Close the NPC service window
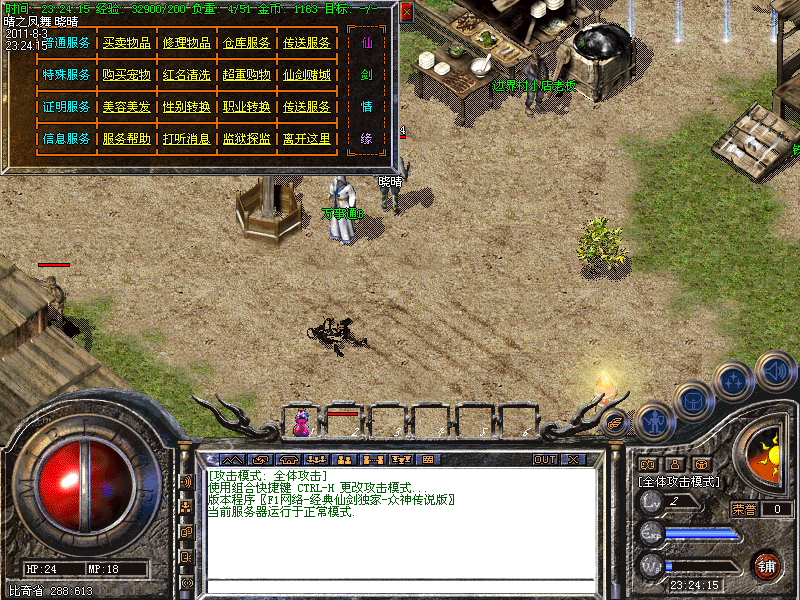 tap(406, 13)
